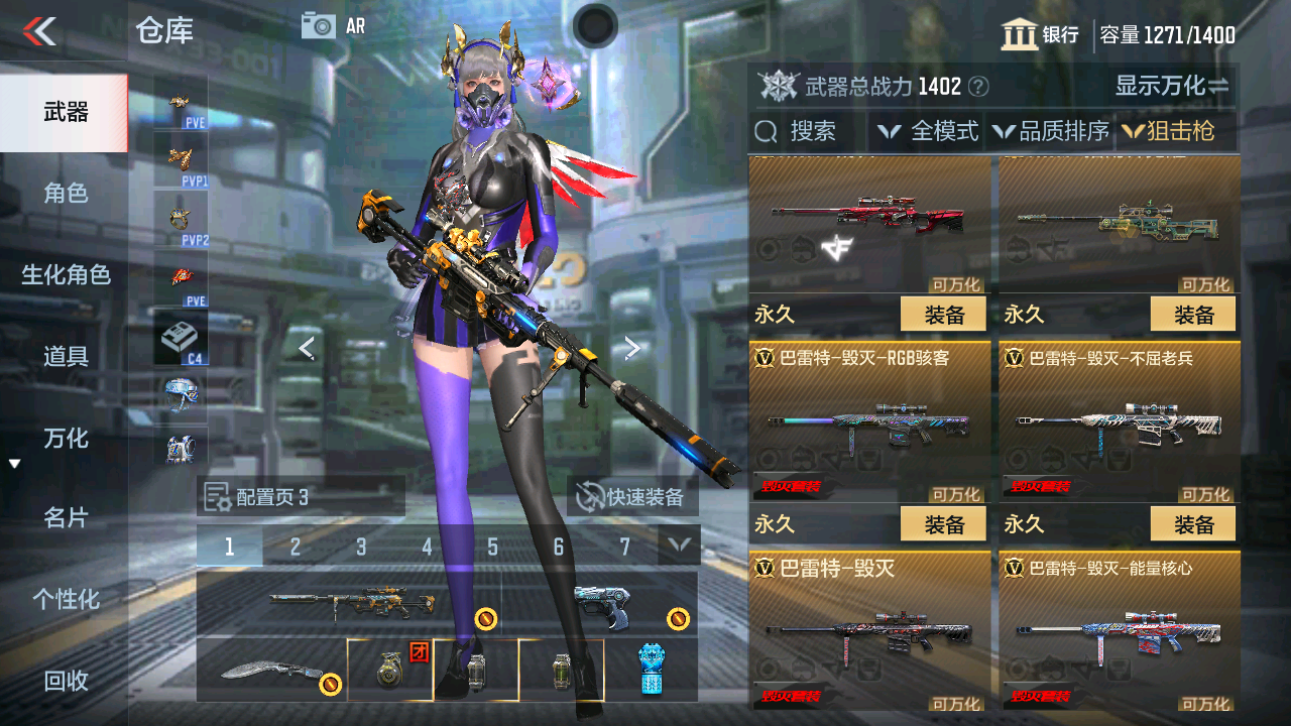Open the PVE badge item in equipment strip
1291x726 pixels.
click(180, 100)
